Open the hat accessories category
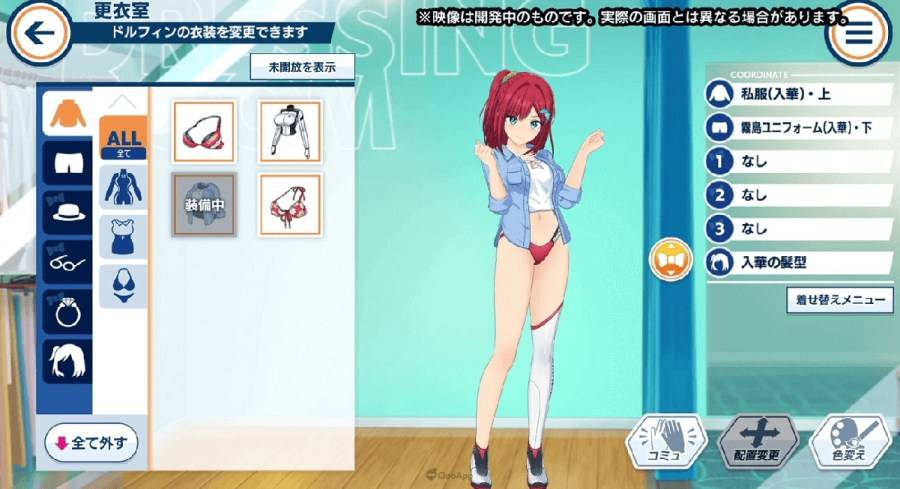 click(67, 212)
